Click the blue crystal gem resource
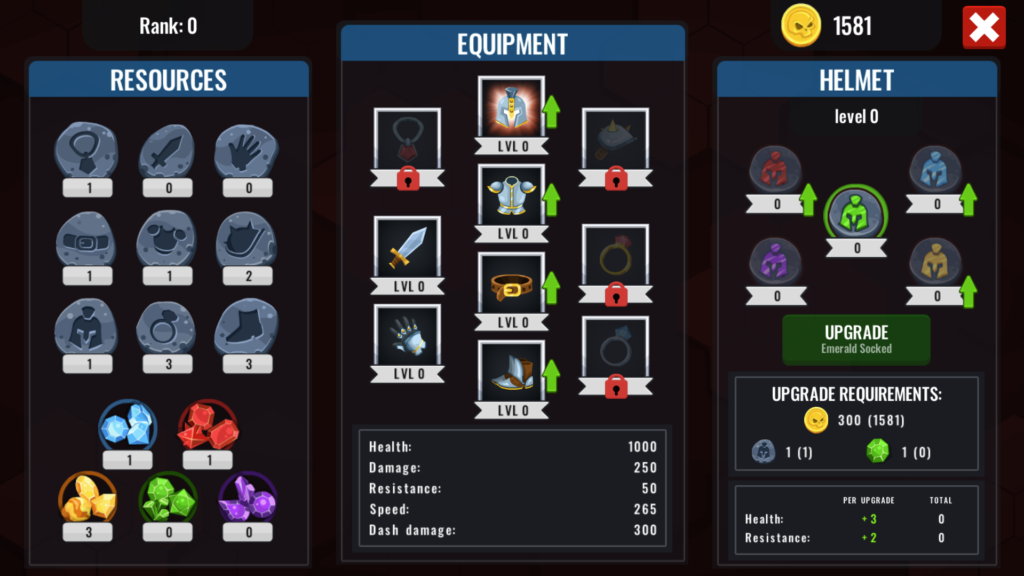The width and height of the screenshot is (1024, 576). pyautogui.click(x=127, y=426)
